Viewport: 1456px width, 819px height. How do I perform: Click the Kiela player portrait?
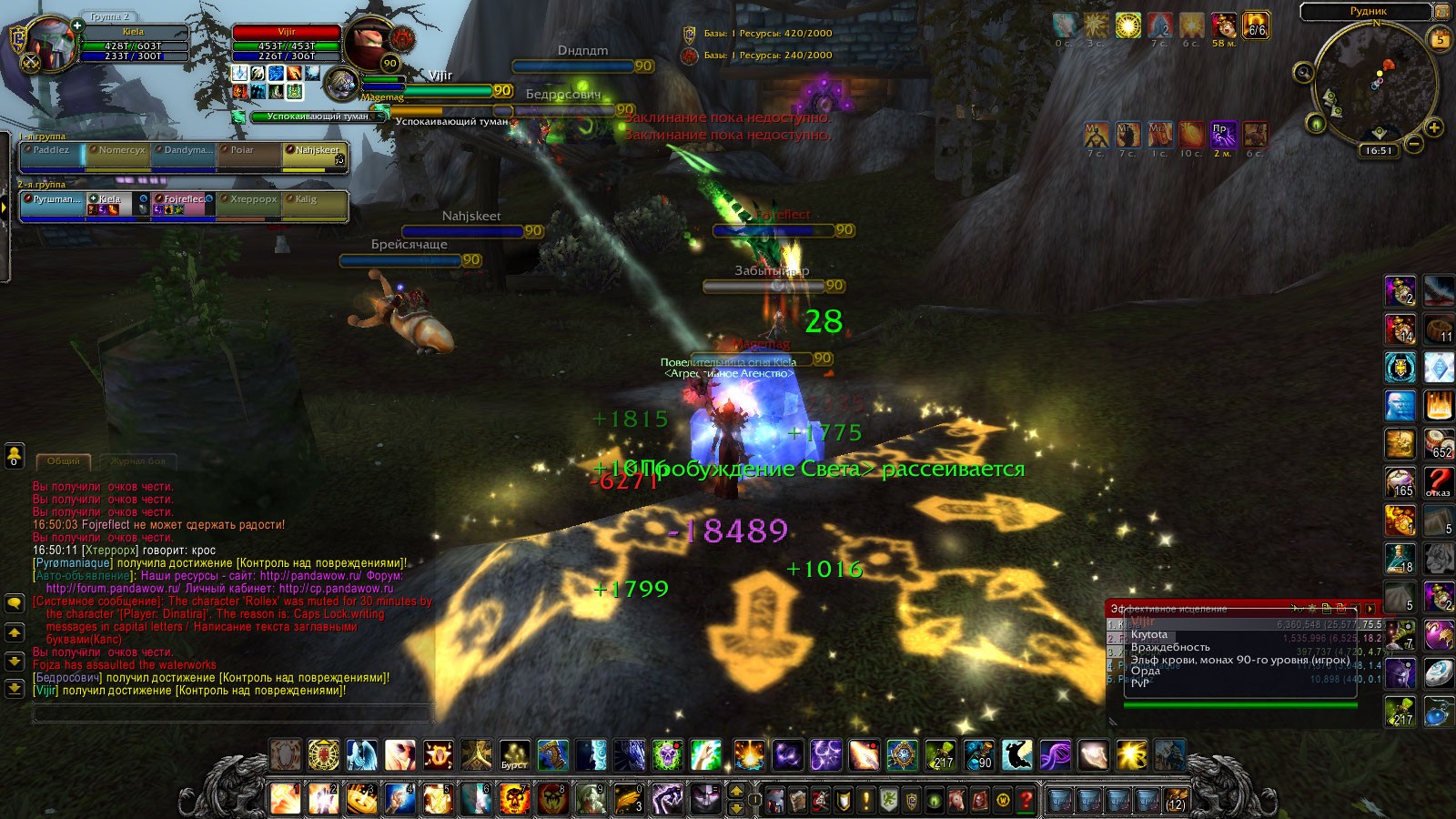tap(52, 42)
